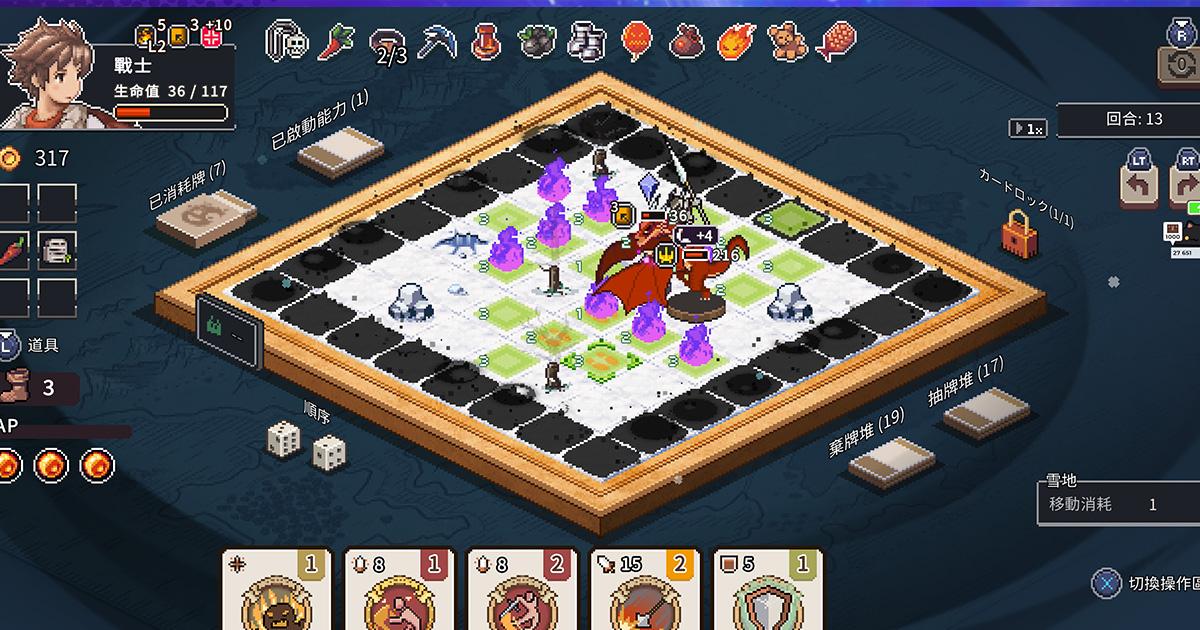The height and width of the screenshot is (630, 1200).
Task: Open the draw pile (抽牌堆)
Action: (987, 411)
